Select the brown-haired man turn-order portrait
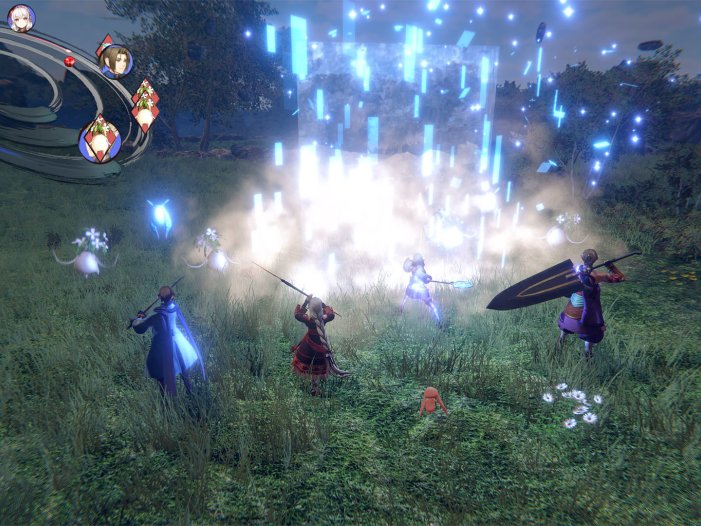The width and height of the screenshot is (701, 526). [x=115, y=61]
